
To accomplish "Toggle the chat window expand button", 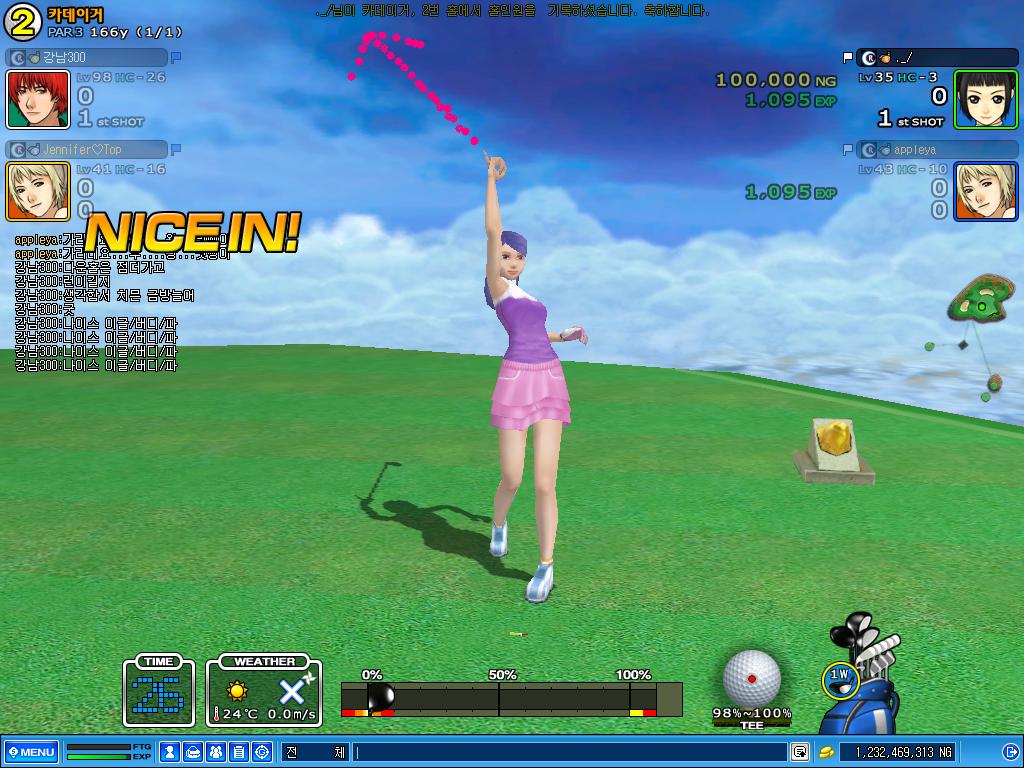I will pyautogui.click(x=800, y=752).
